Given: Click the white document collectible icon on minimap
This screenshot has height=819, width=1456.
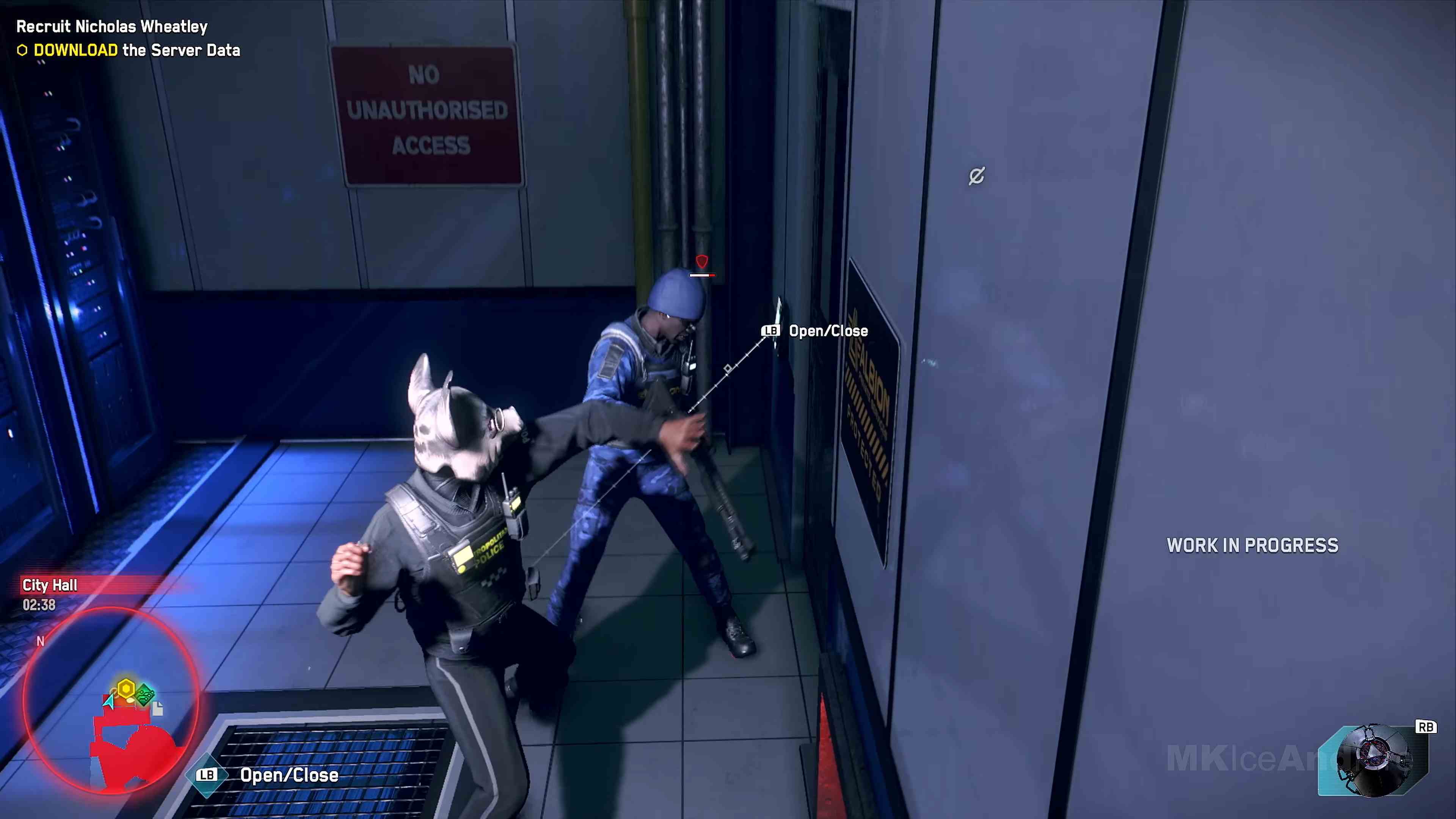Looking at the screenshot, I should [158, 709].
